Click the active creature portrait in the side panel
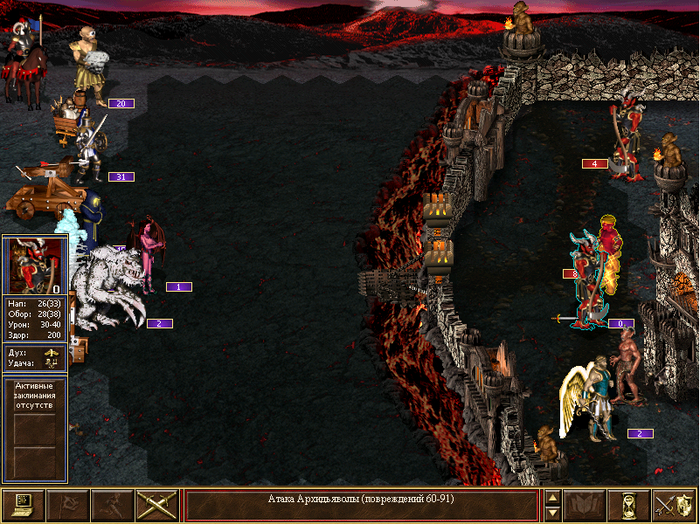 click(35, 265)
